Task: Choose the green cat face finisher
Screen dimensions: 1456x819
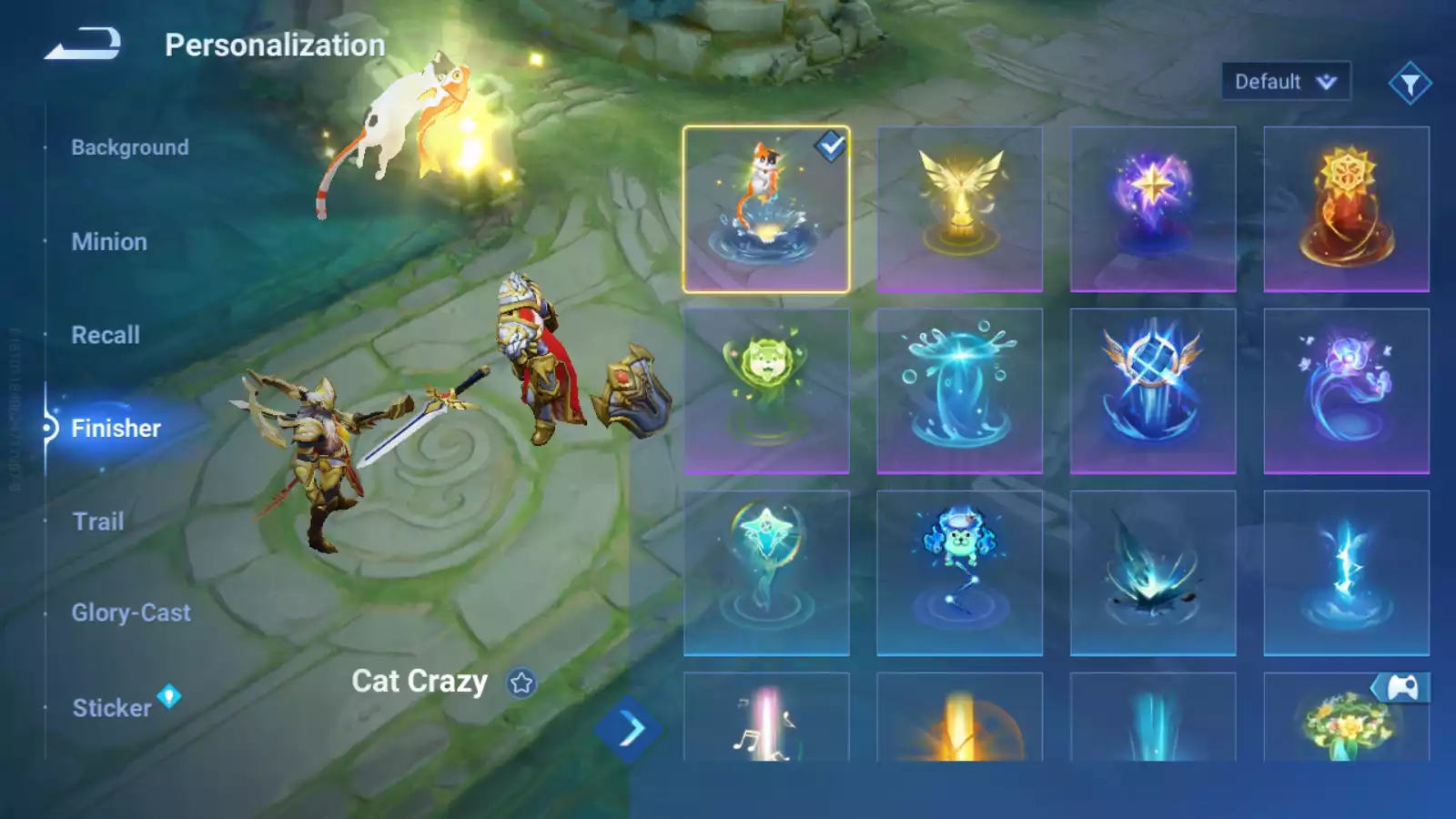Action: point(766,391)
